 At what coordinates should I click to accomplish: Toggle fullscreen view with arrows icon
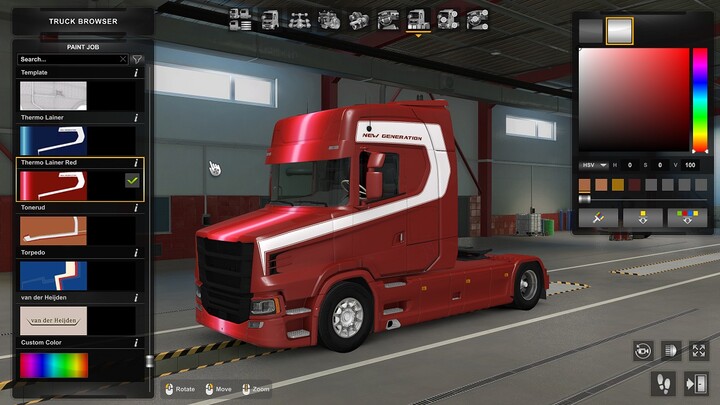pyautogui.click(x=697, y=350)
